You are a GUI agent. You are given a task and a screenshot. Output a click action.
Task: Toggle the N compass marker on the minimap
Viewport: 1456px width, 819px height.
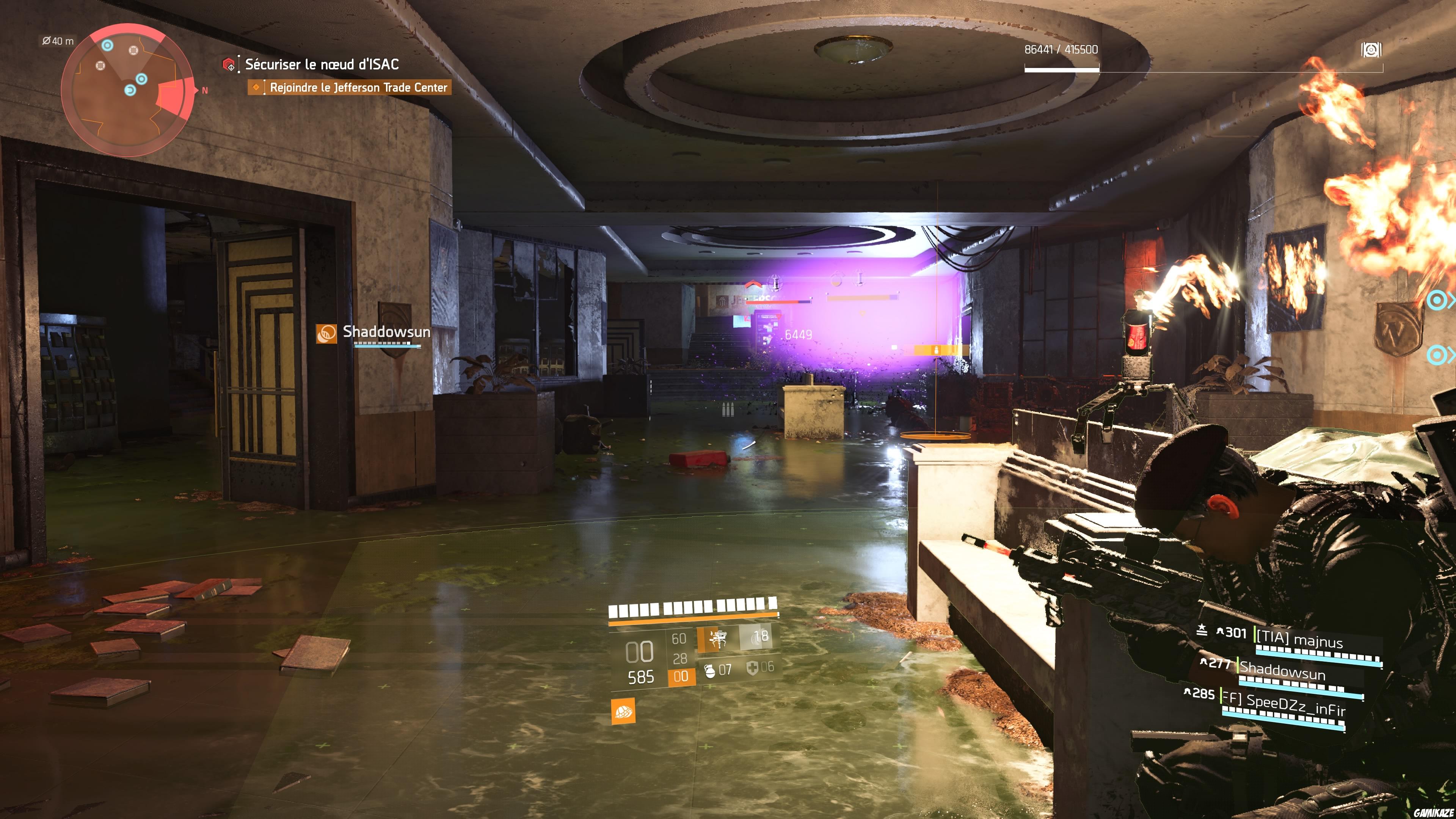202,89
